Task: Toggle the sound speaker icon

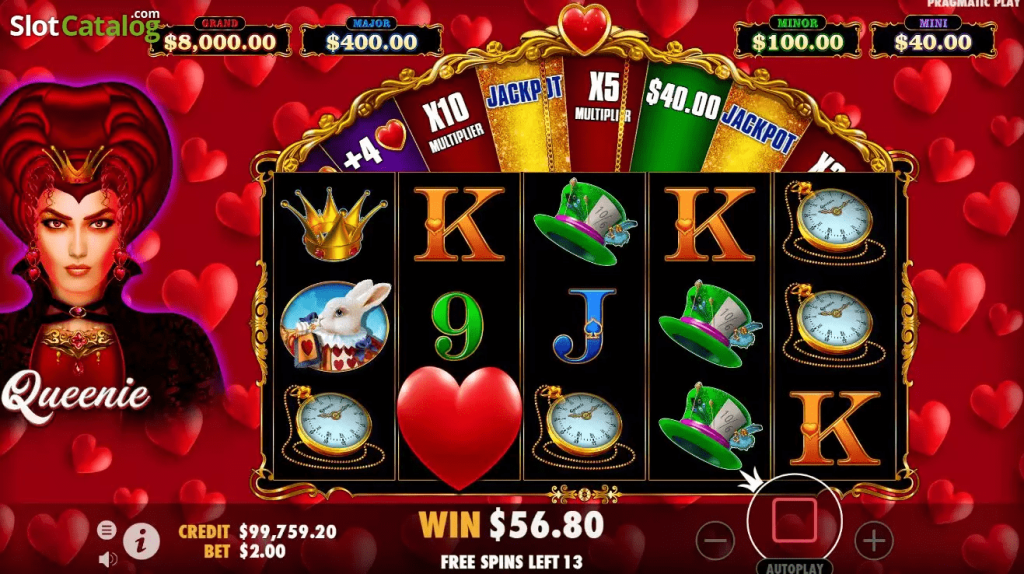Action: pyautogui.click(x=107, y=558)
